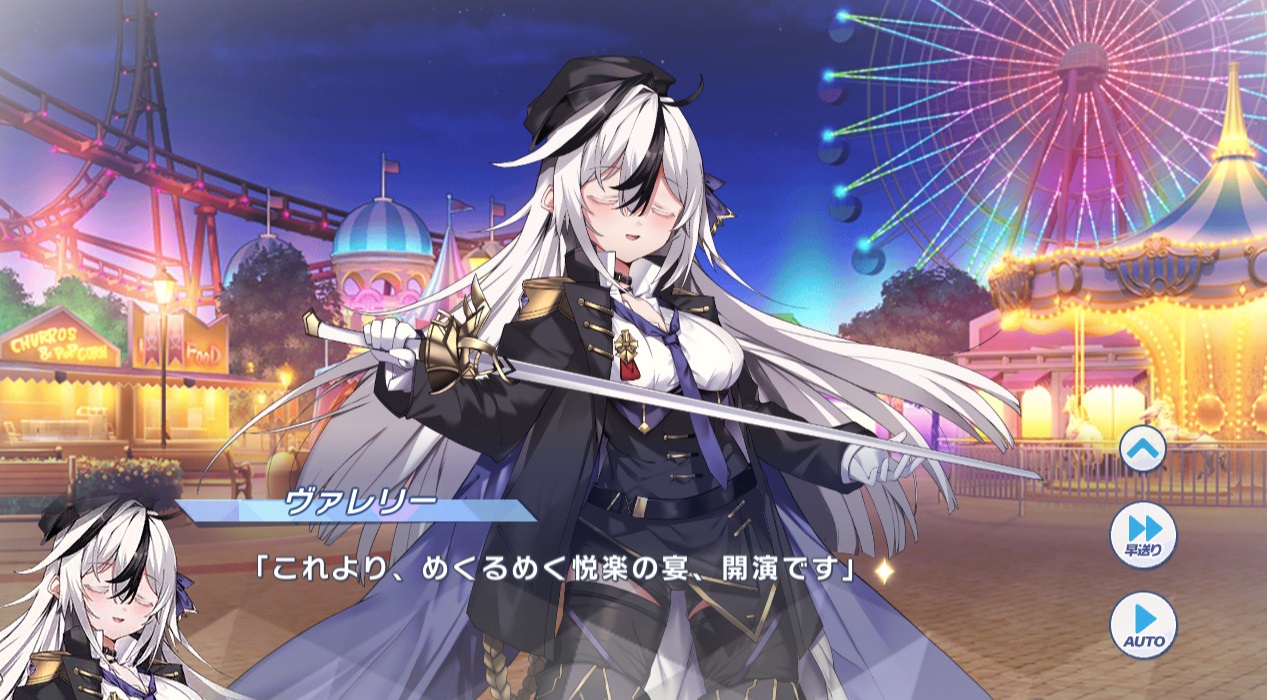The image size is (1267, 700).
Task: Hide the dialogue box with the up-arrow button
Action: click(1144, 449)
